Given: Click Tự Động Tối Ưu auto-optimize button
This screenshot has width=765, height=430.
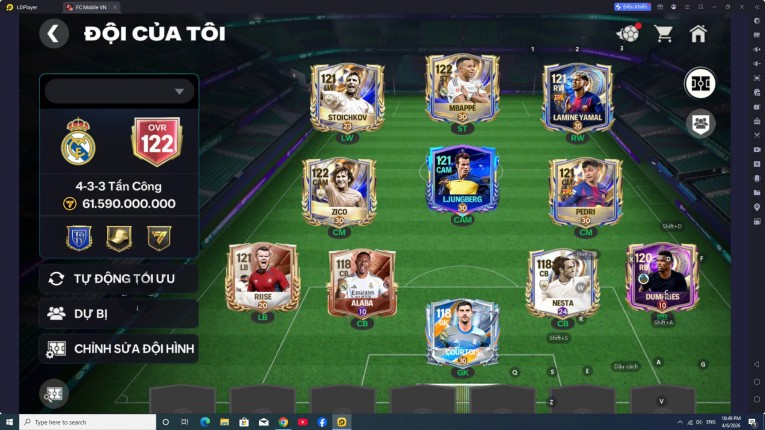Looking at the screenshot, I should 119,278.
